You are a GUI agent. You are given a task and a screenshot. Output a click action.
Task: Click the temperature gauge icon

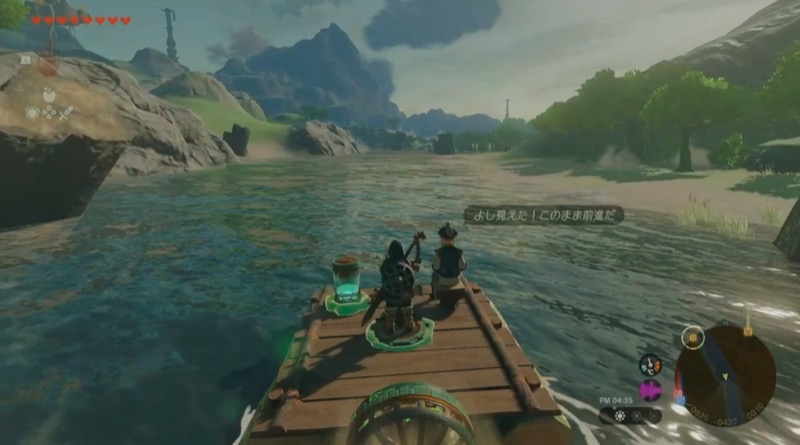coord(650,365)
